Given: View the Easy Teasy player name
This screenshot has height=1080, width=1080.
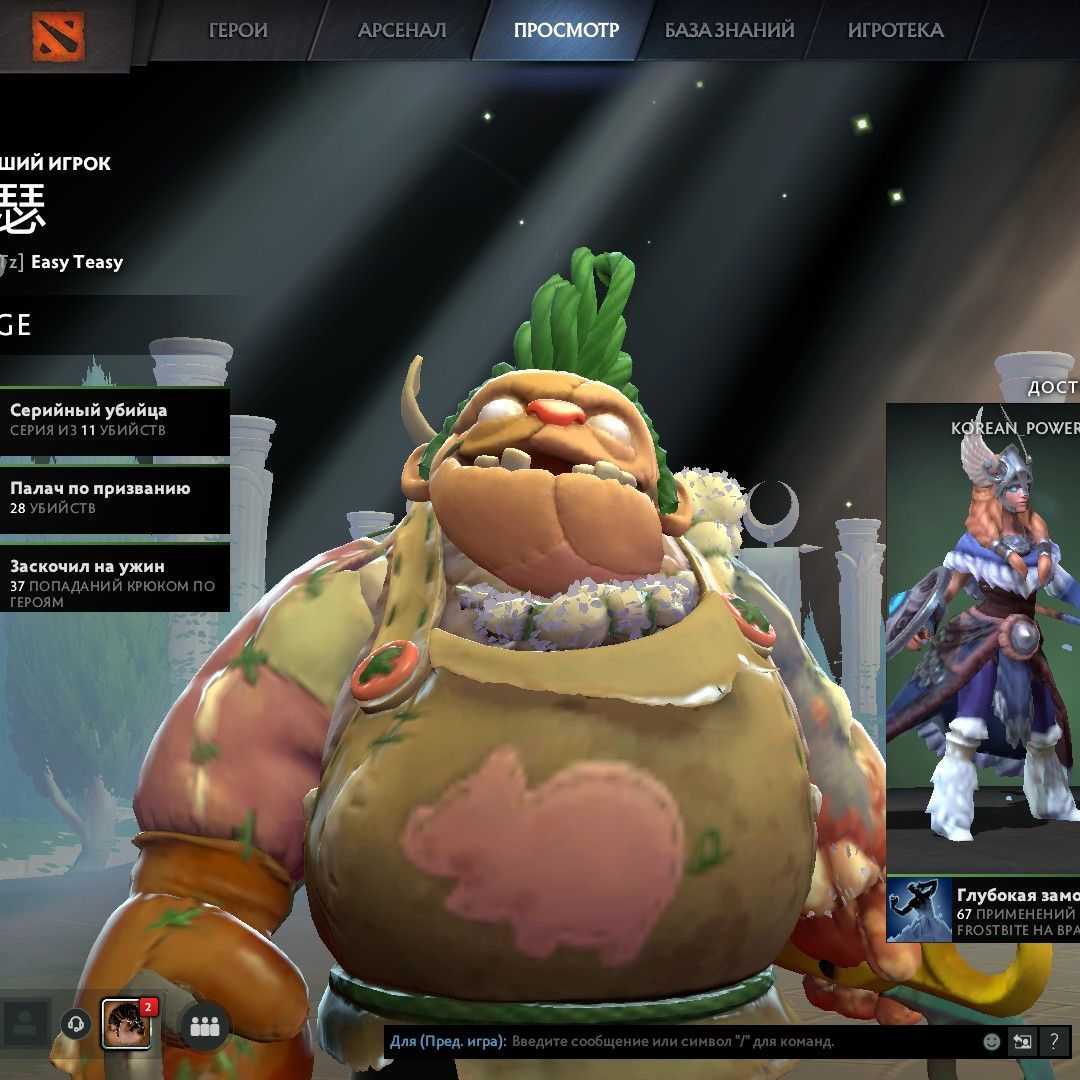Looking at the screenshot, I should pyautogui.click(x=77, y=262).
